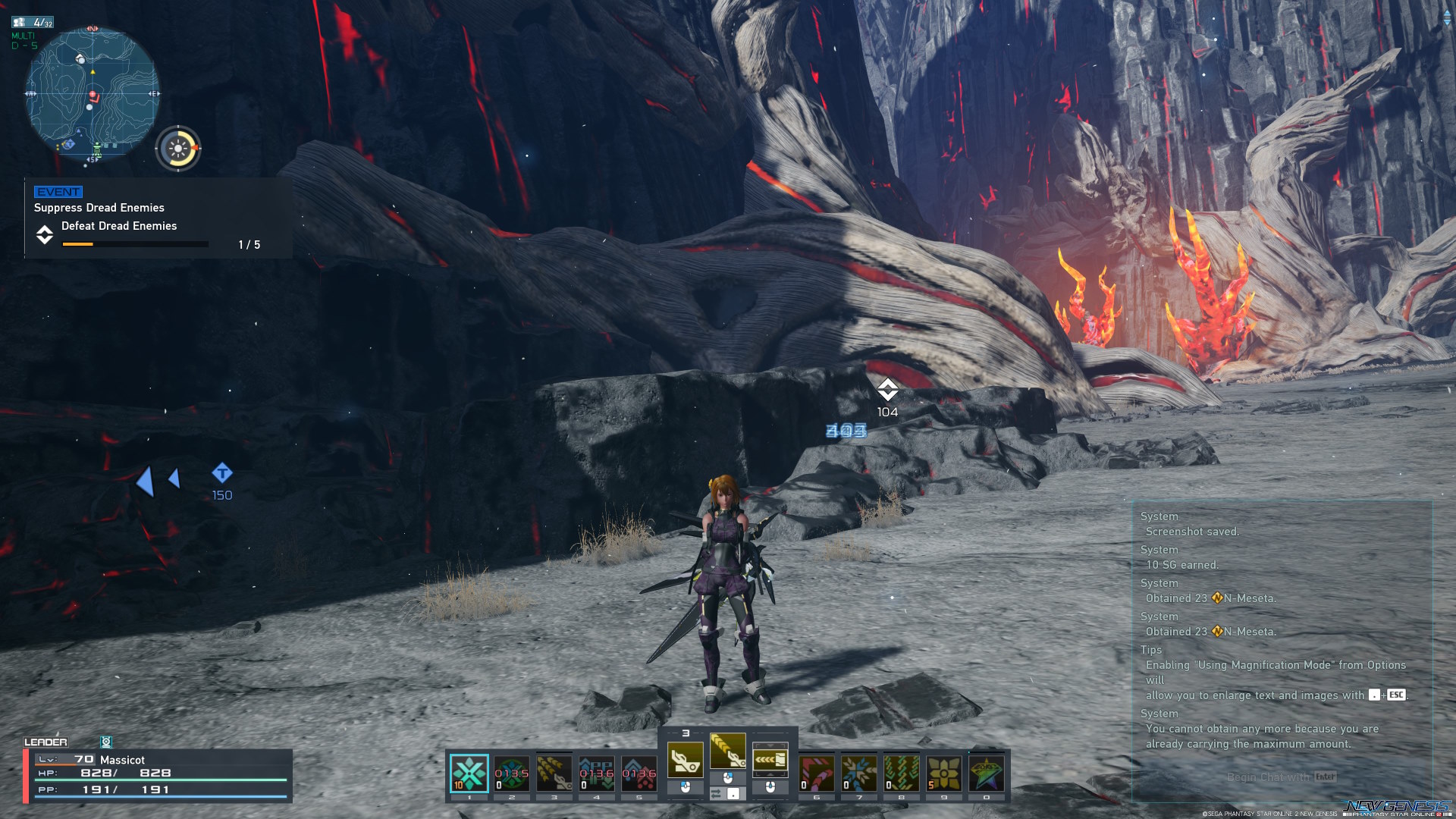
Task: Click the Dread Enemies progress bar showing 1/5
Action: [135, 243]
